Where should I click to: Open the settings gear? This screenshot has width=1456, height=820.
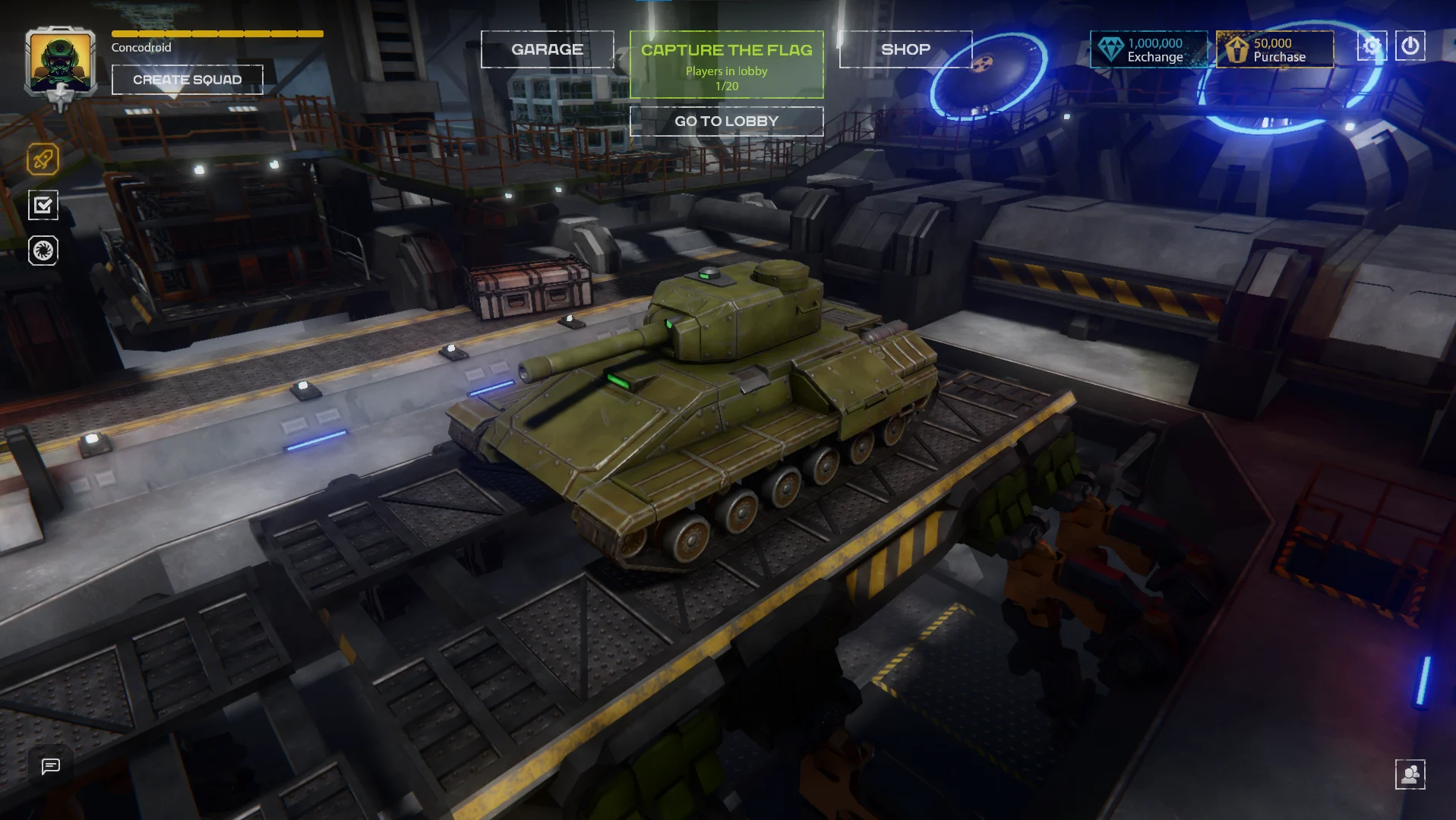point(1372,46)
